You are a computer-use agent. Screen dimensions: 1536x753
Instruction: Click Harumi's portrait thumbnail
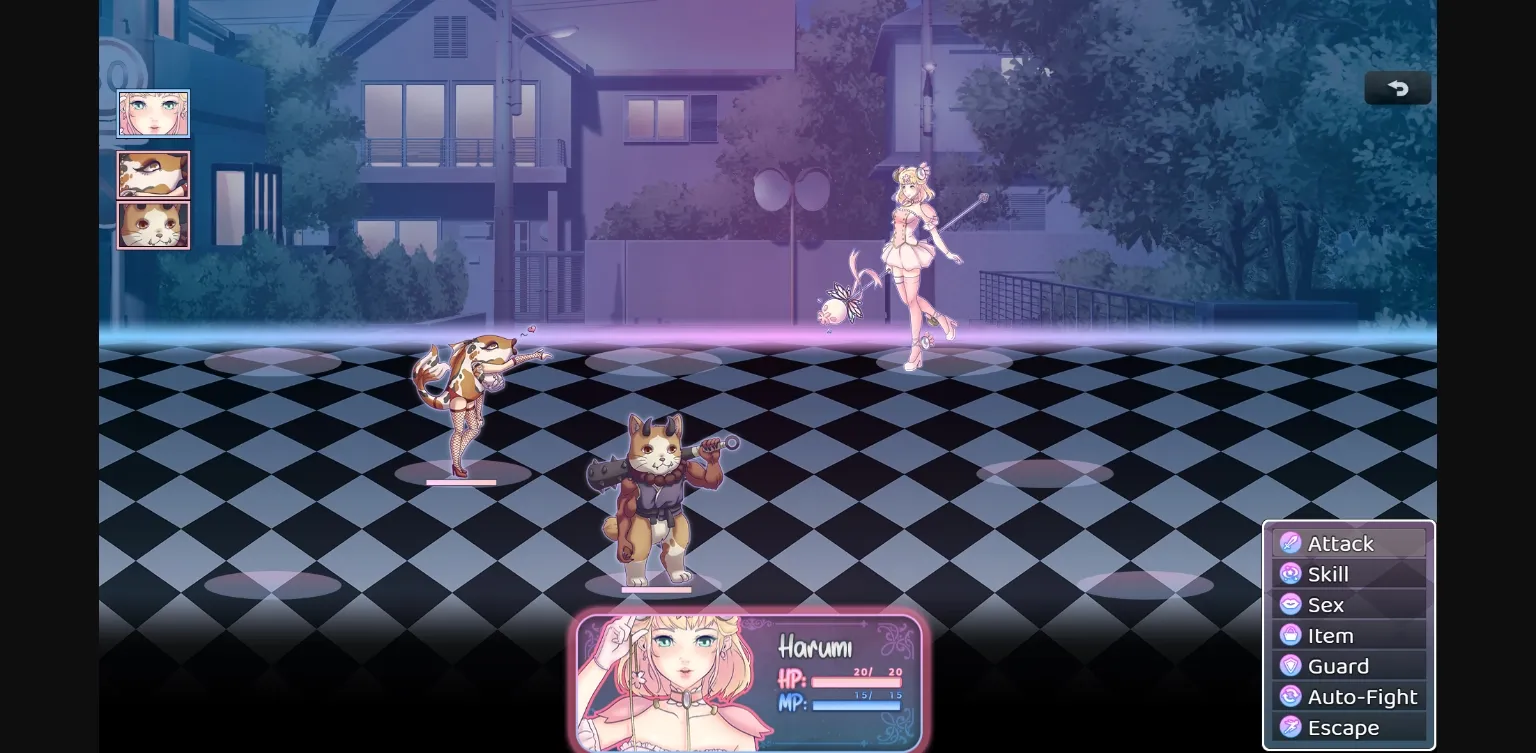pyautogui.click(x=153, y=113)
